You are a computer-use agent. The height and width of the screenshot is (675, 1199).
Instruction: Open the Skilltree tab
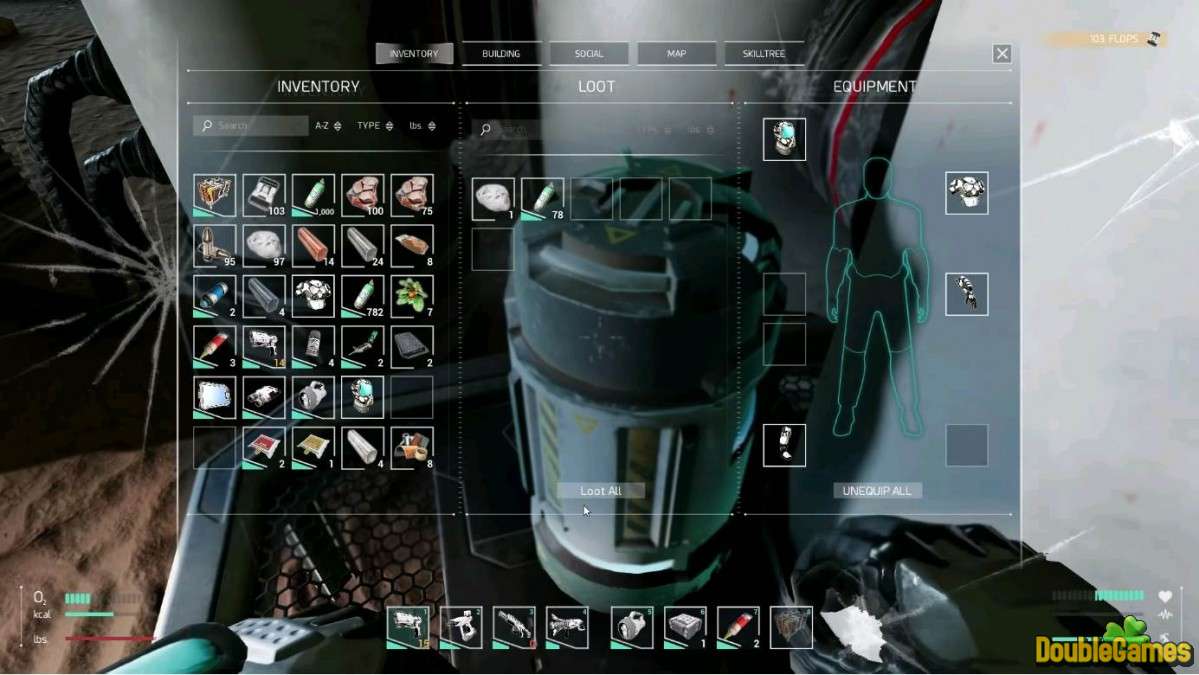764,54
